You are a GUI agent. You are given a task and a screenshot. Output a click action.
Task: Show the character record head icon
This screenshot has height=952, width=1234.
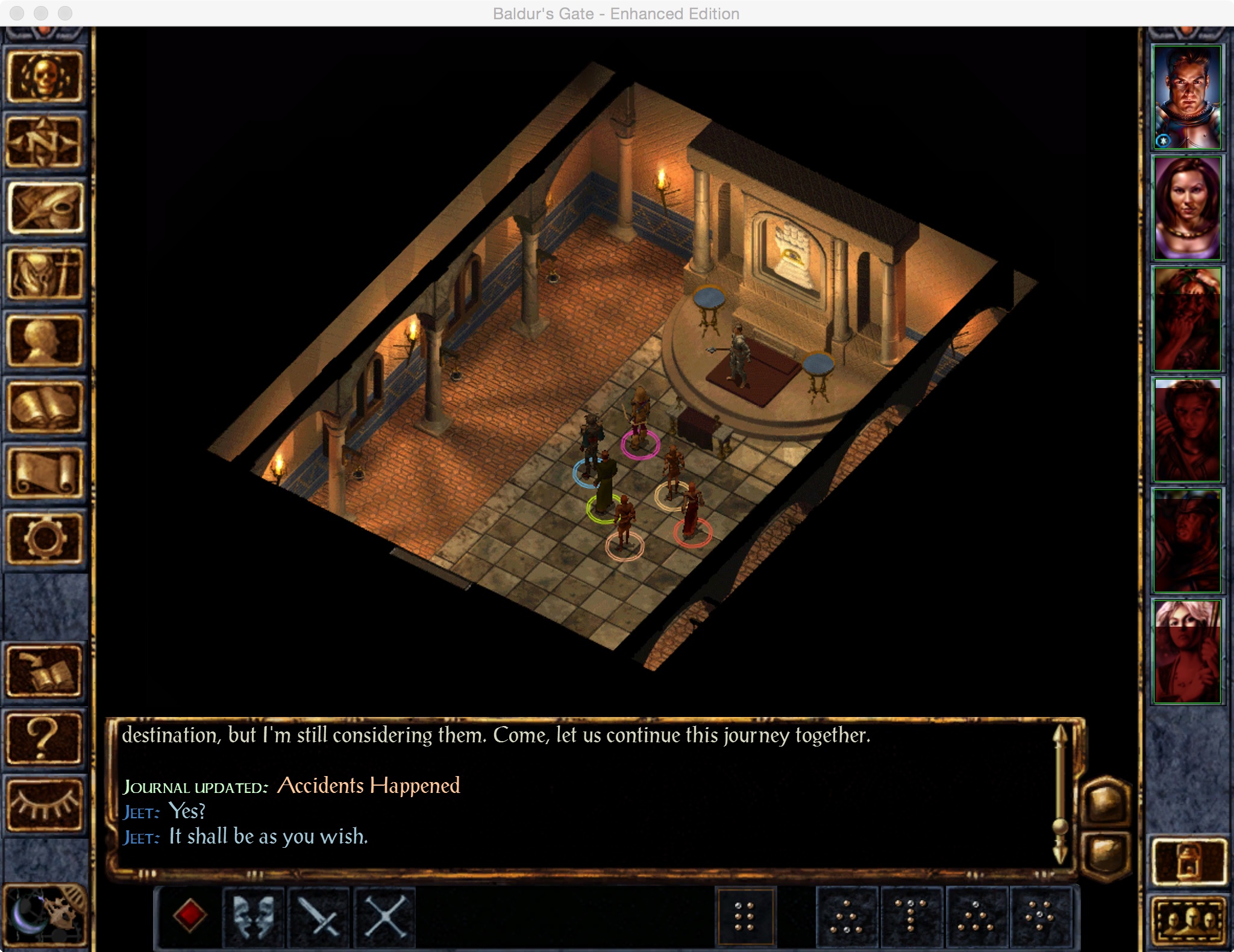44,341
